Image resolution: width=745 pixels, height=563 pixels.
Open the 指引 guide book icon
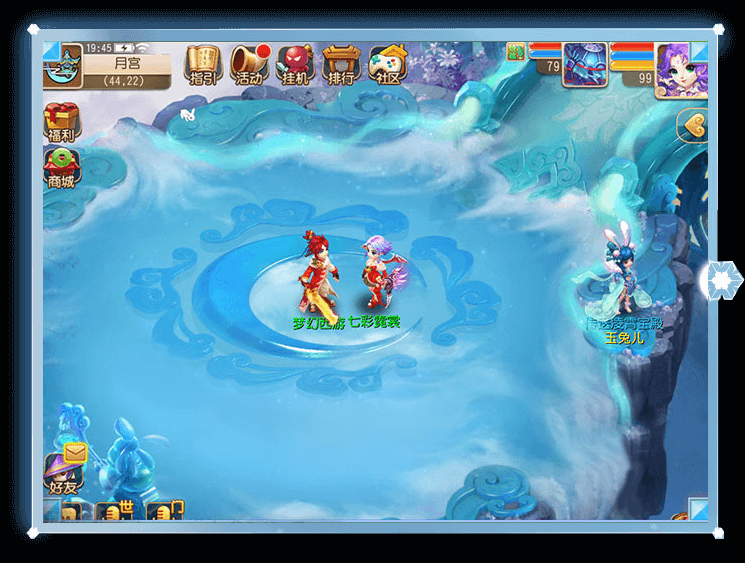(x=202, y=65)
